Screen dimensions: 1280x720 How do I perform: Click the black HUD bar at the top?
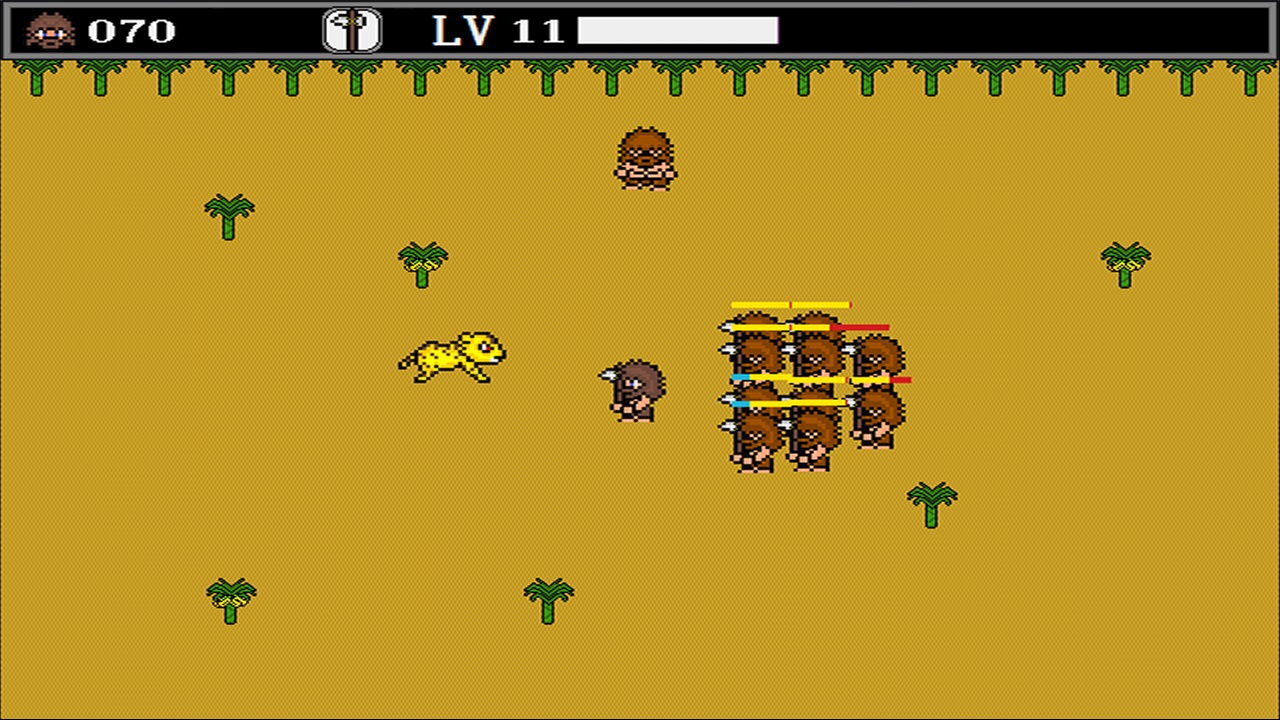pos(640,30)
